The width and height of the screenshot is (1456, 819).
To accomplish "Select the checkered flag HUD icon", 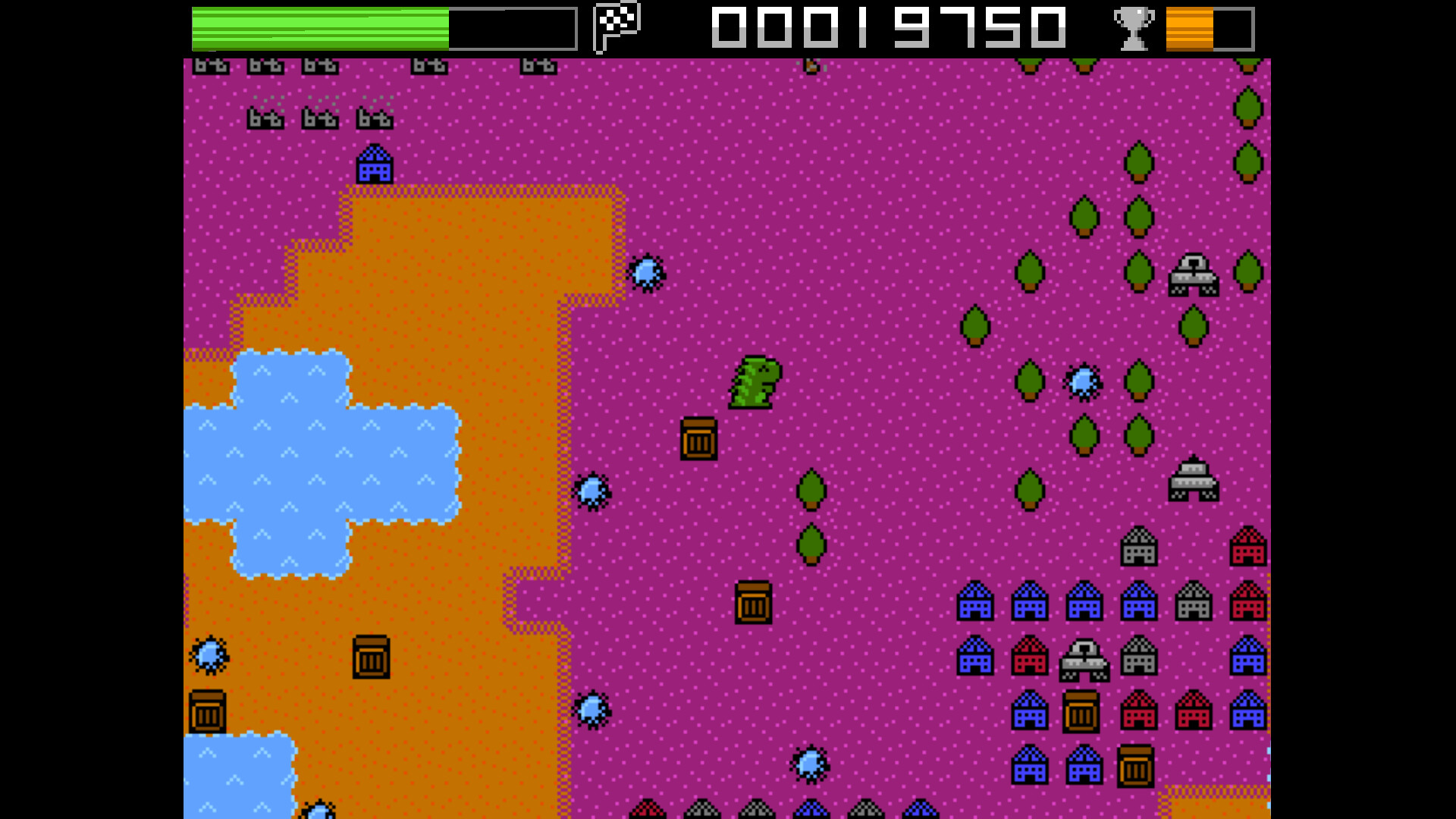I will pos(614,25).
